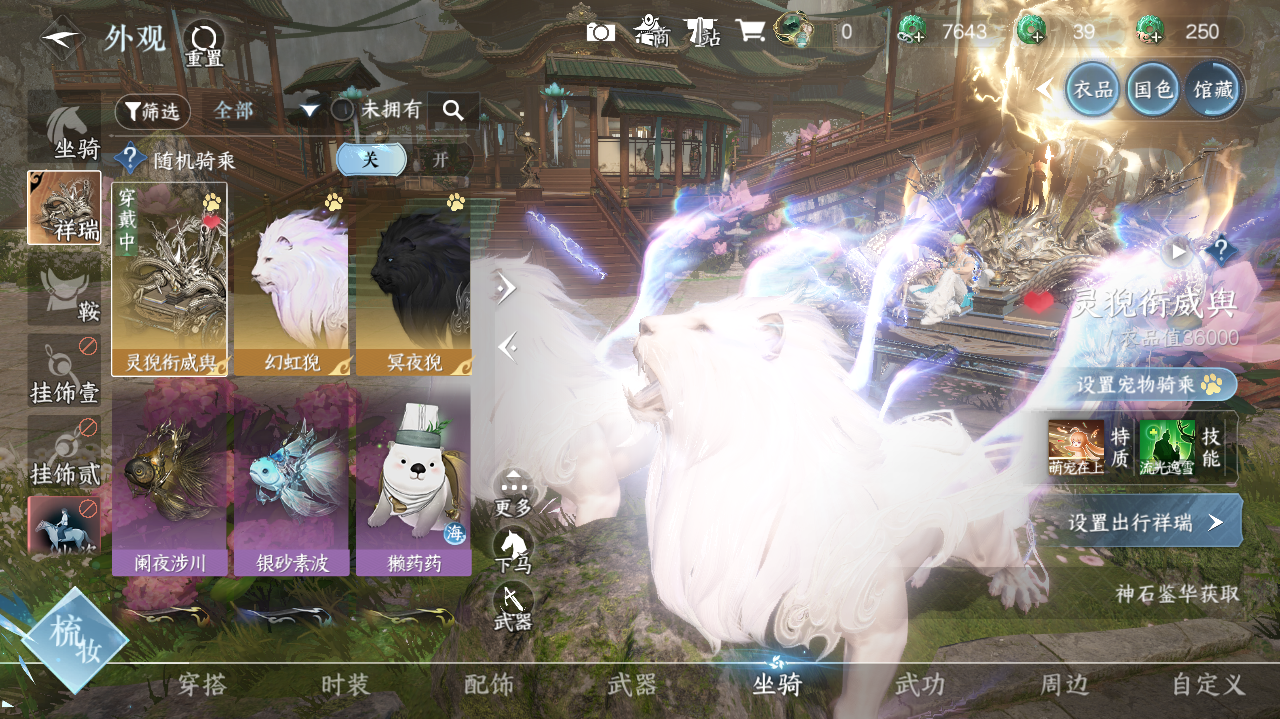
Task: Choose the 獭药药 white bear mount
Action: tap(413, 482)
